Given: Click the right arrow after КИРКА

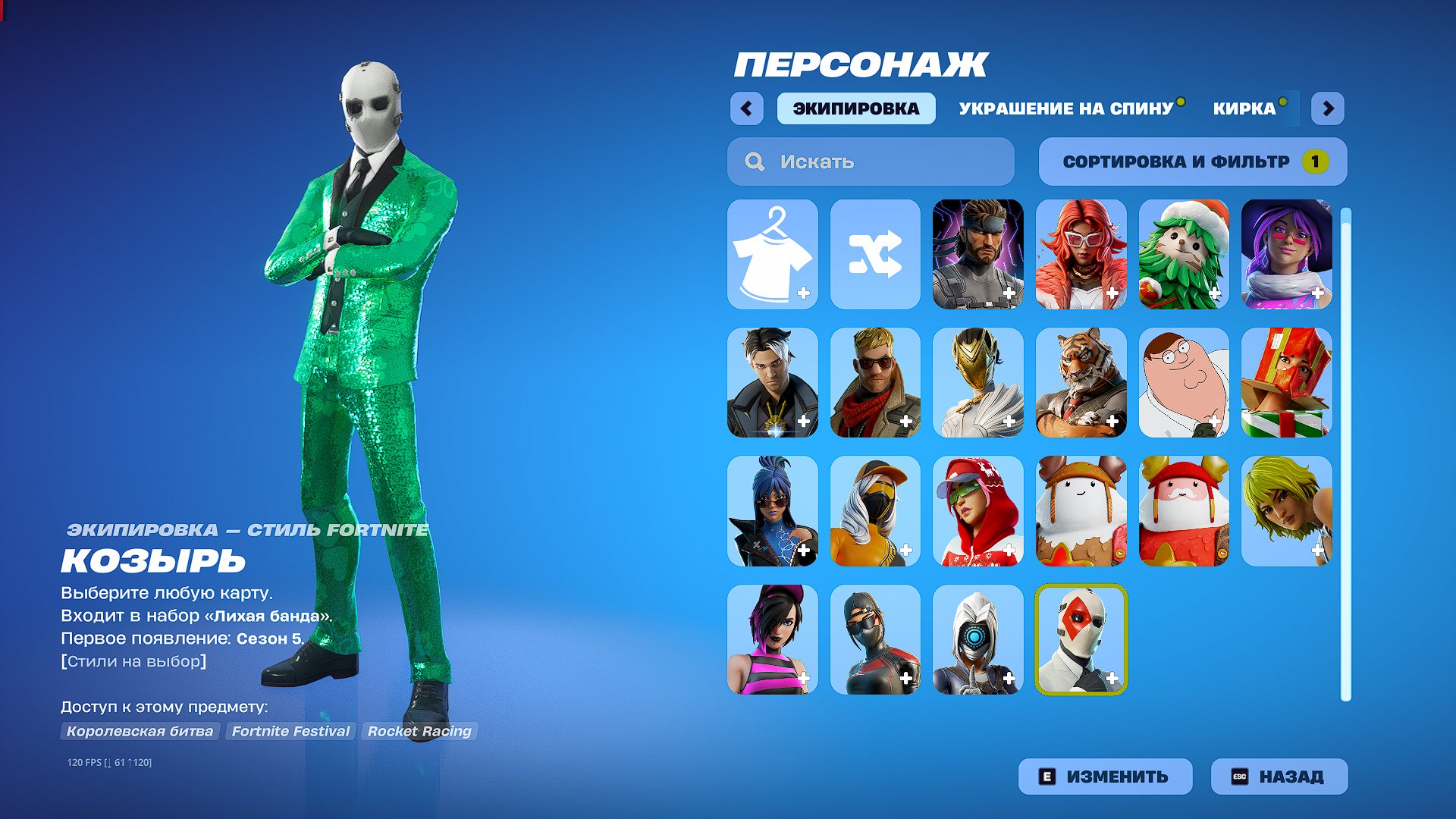Looking at the screenshot, I should click(1329, 109).
